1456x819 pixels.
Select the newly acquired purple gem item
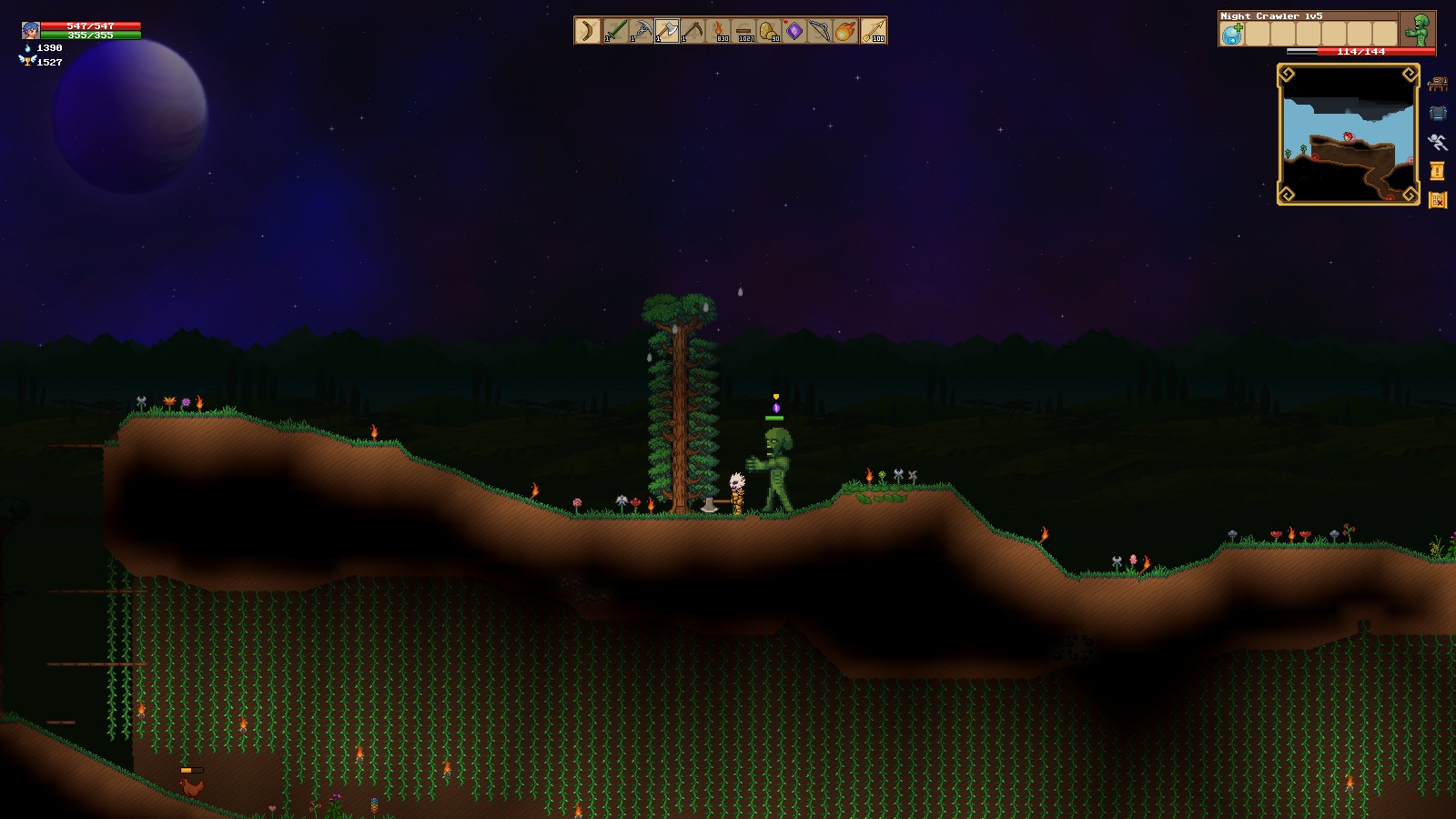point(794,32)
